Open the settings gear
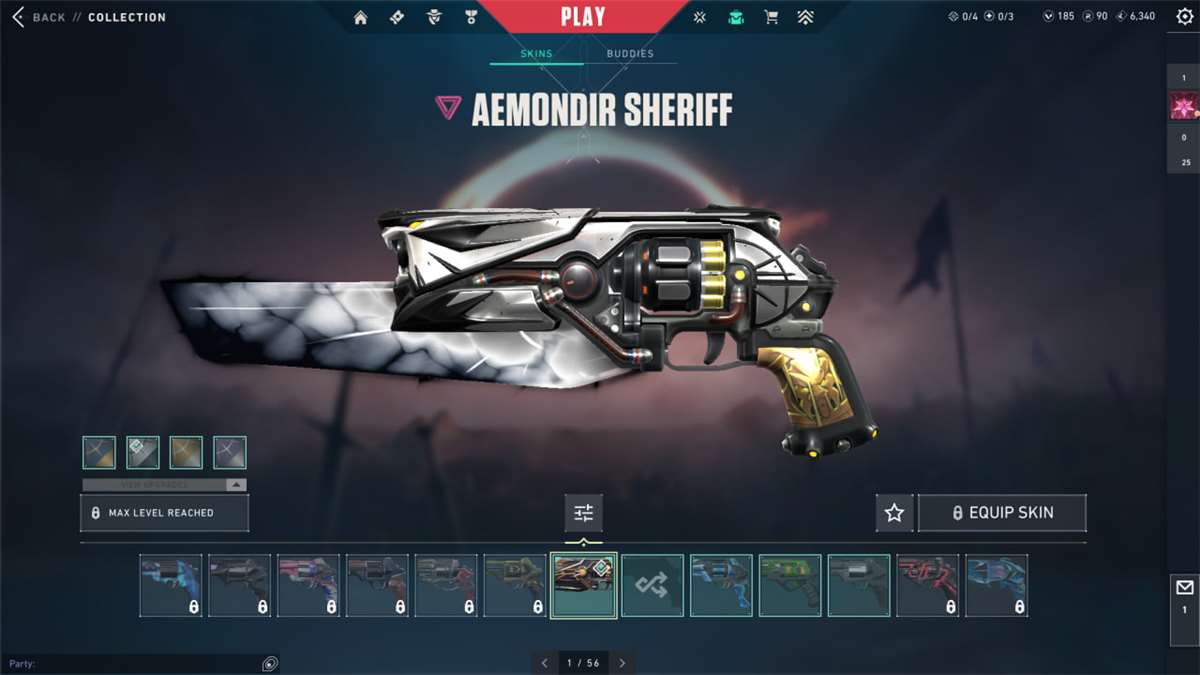The height and width of the screenshot is (675, 1200). tap(1185, 17)
